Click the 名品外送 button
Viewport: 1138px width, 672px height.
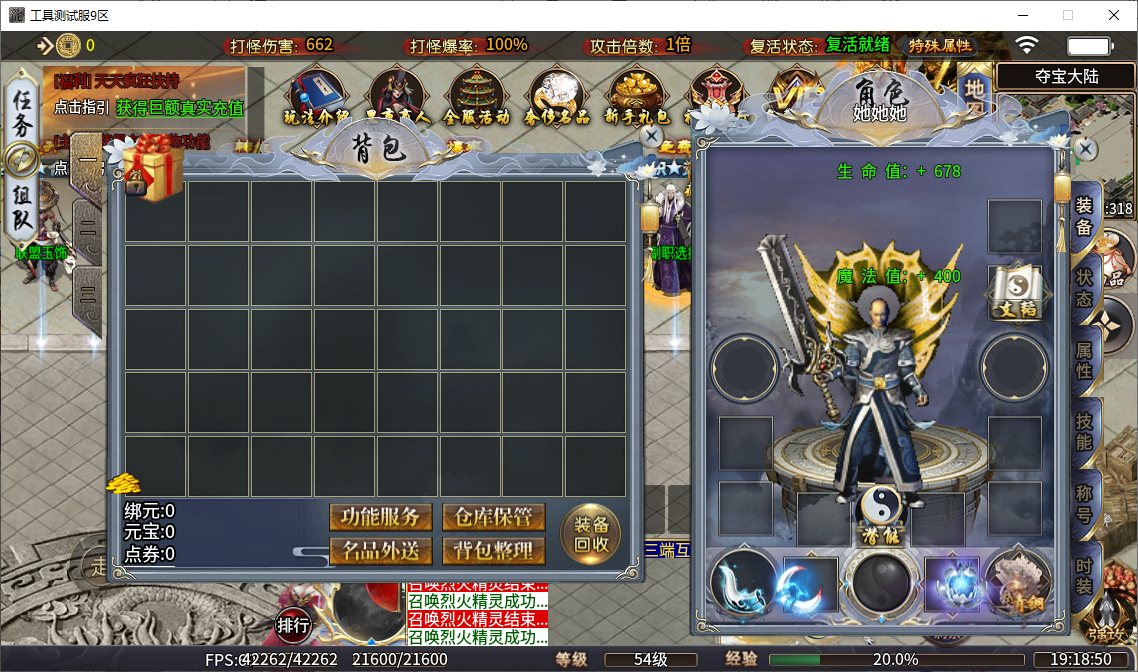click(x=381, y=550)
